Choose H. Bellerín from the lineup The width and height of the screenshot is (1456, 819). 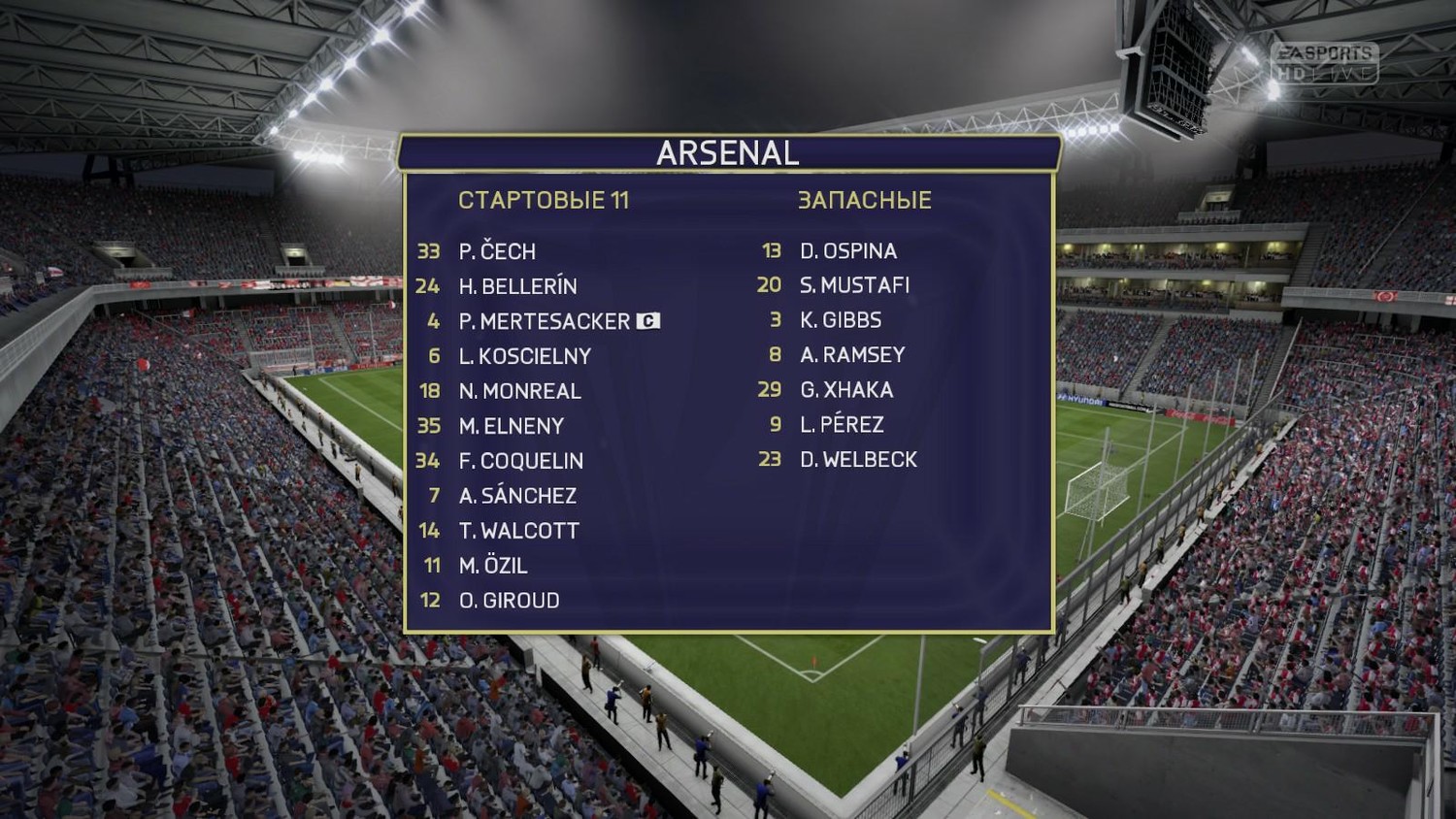(x=517, y=286)
